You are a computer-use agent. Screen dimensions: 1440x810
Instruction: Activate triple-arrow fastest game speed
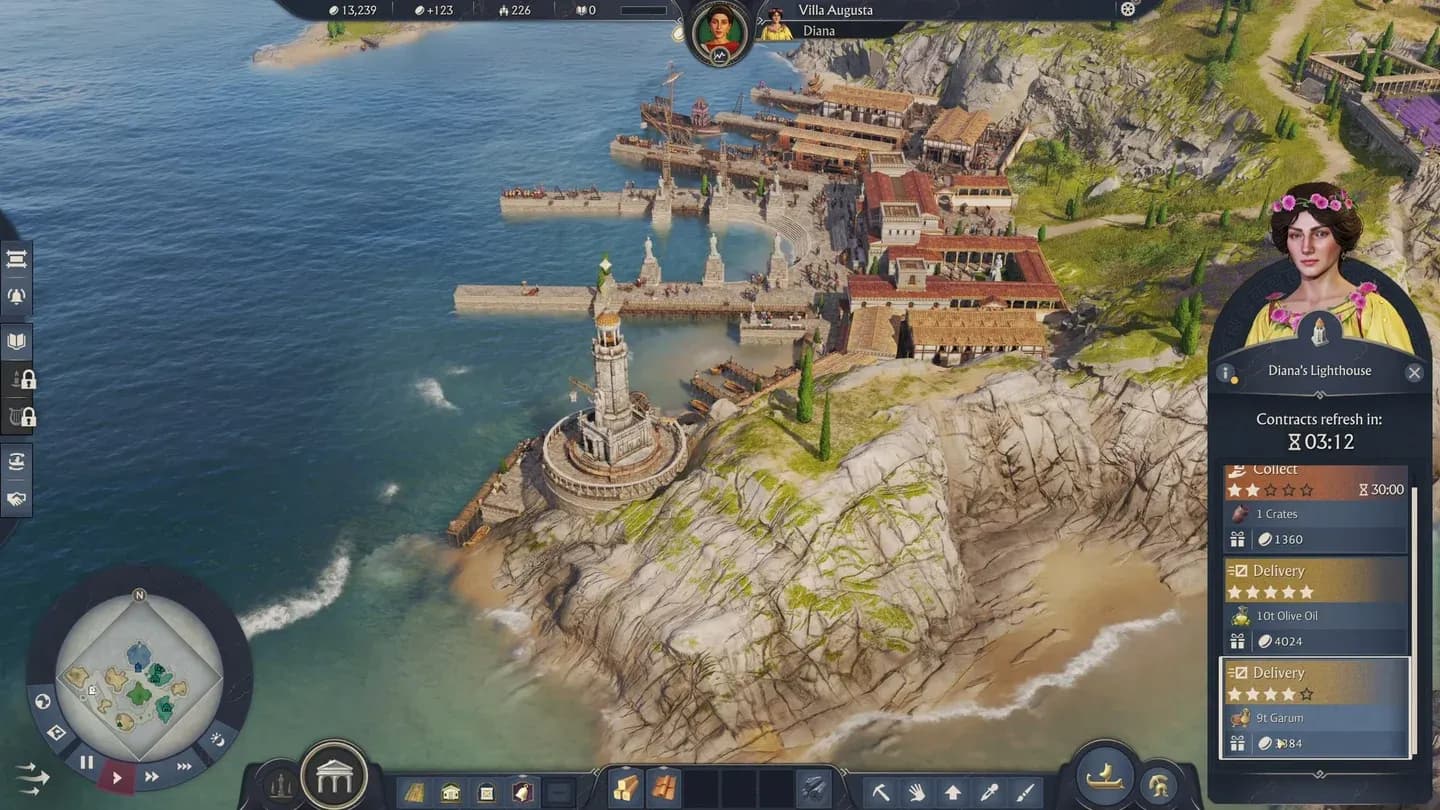[x=185, y=766]
